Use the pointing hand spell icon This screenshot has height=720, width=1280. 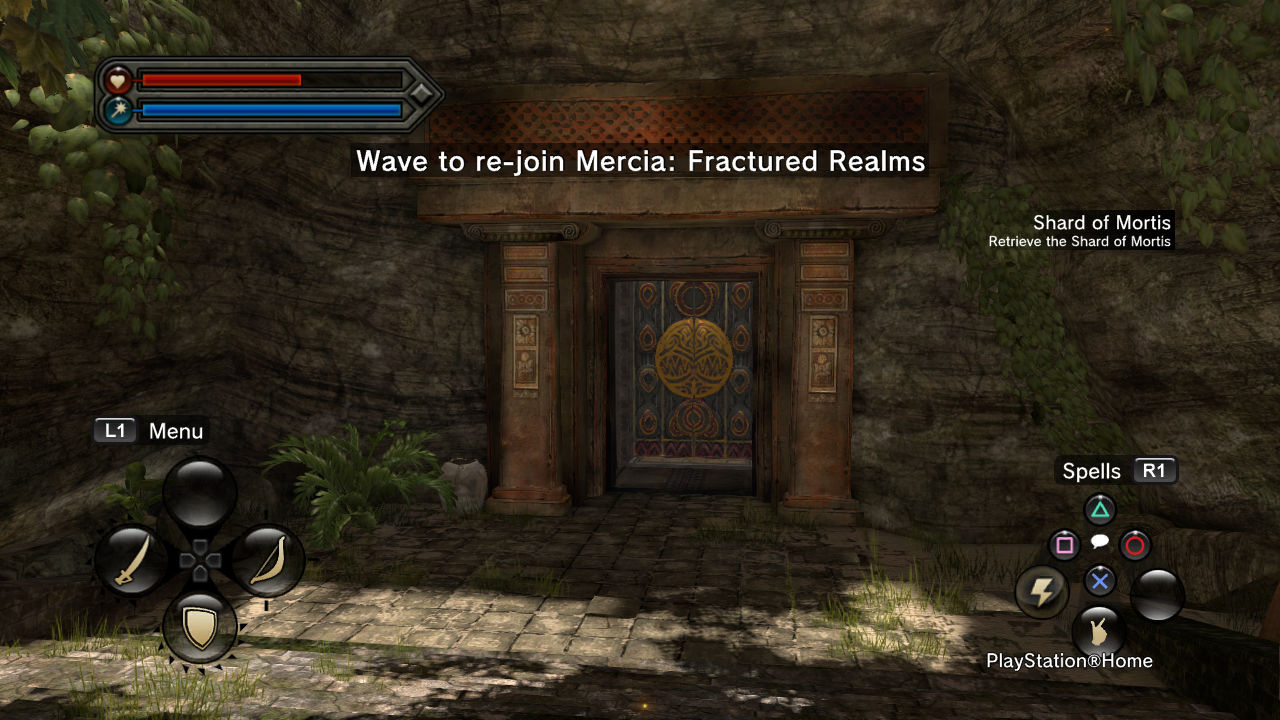click(1098, 632)
